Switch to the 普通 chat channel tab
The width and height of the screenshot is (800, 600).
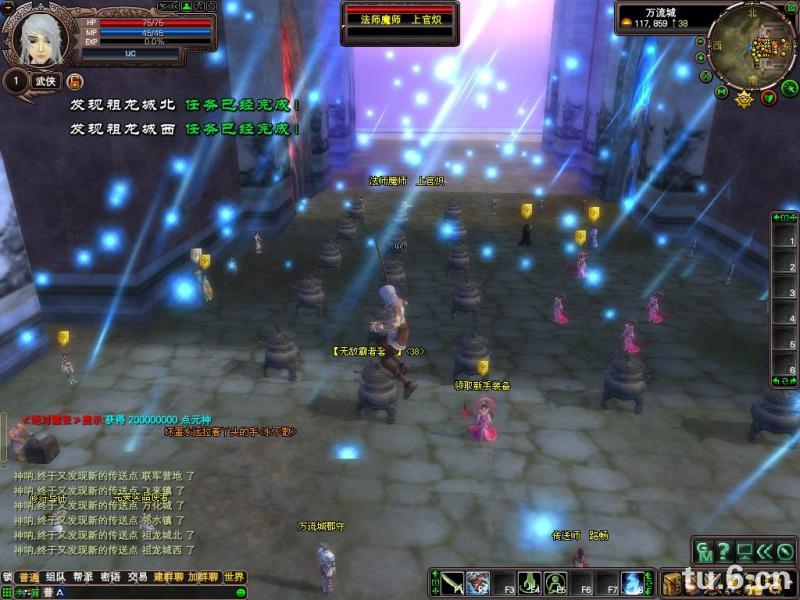(29, 577)
